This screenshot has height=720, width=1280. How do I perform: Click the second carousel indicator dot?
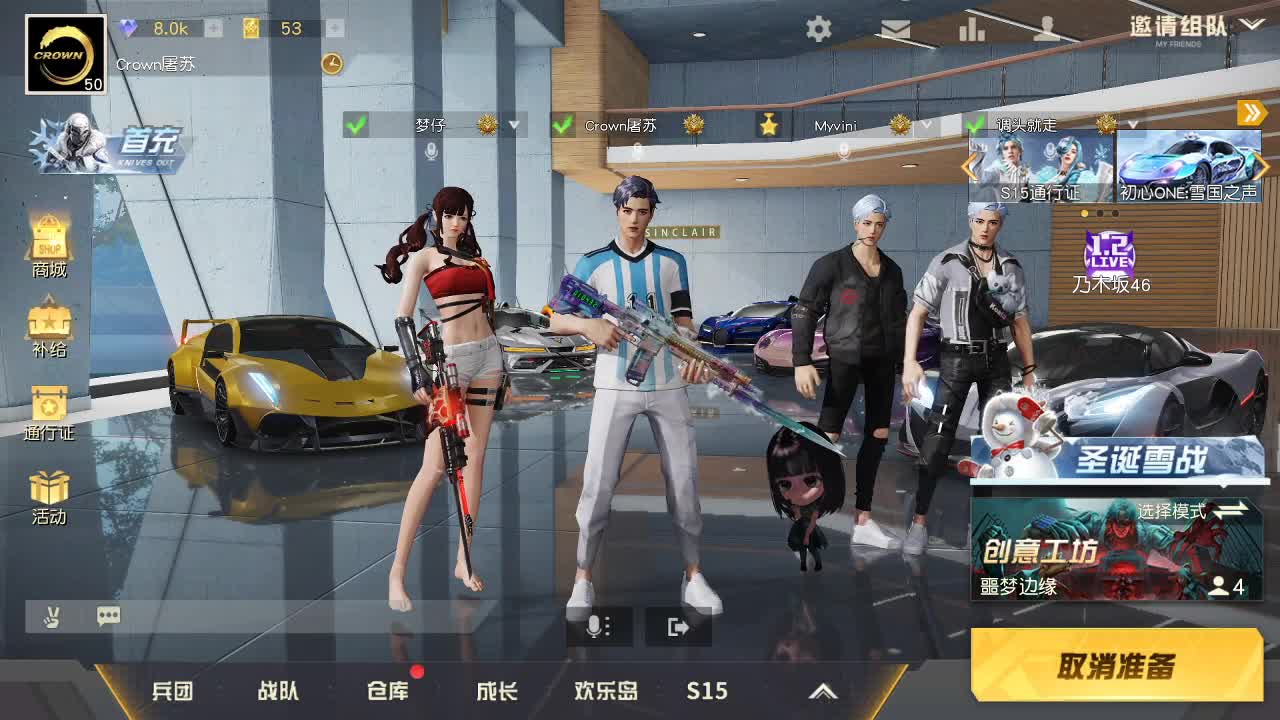coord(1099,211)
